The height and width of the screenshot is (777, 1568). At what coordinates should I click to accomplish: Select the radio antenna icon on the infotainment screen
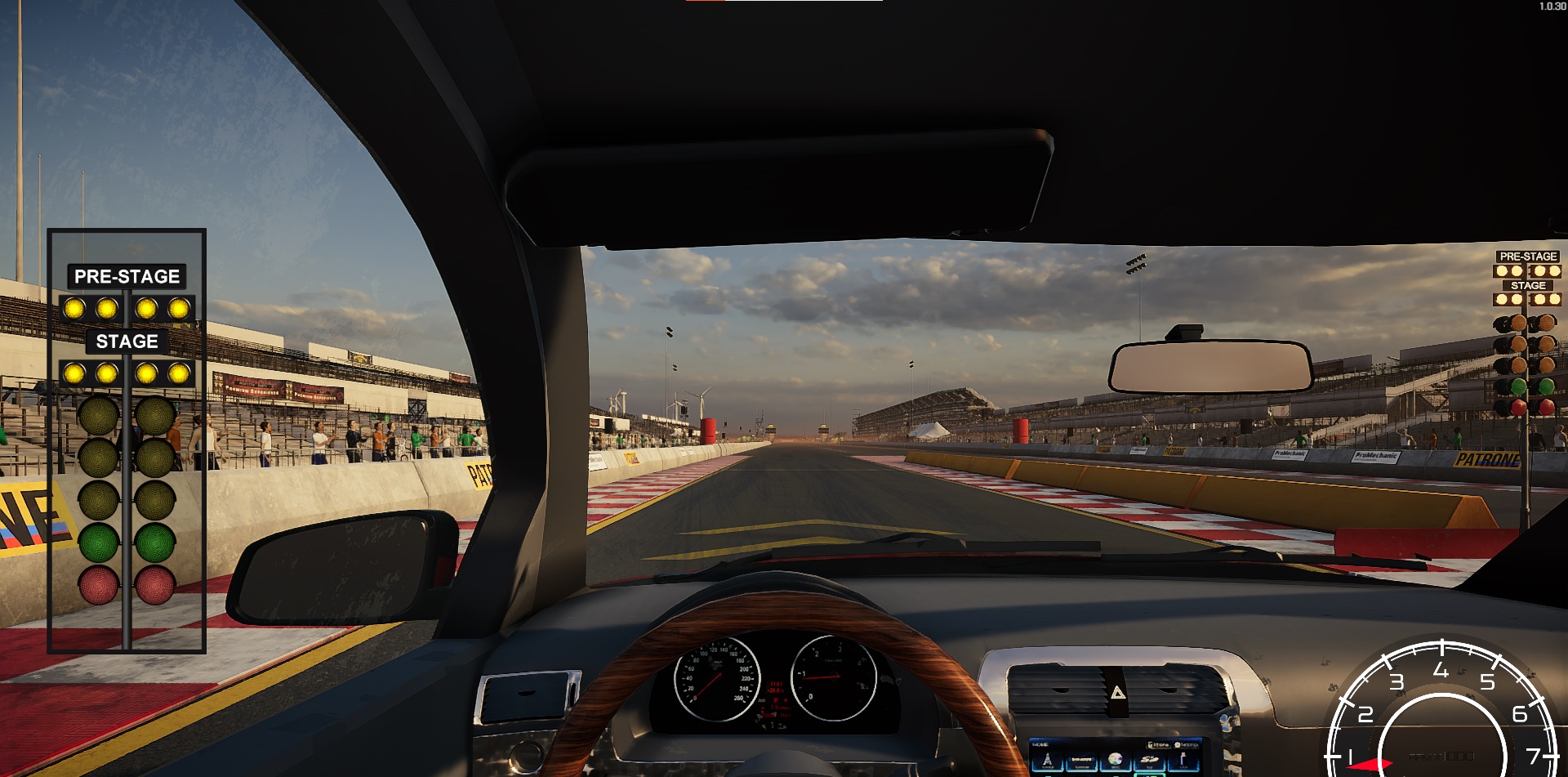pyautogui.click(x=1048, y=761)
